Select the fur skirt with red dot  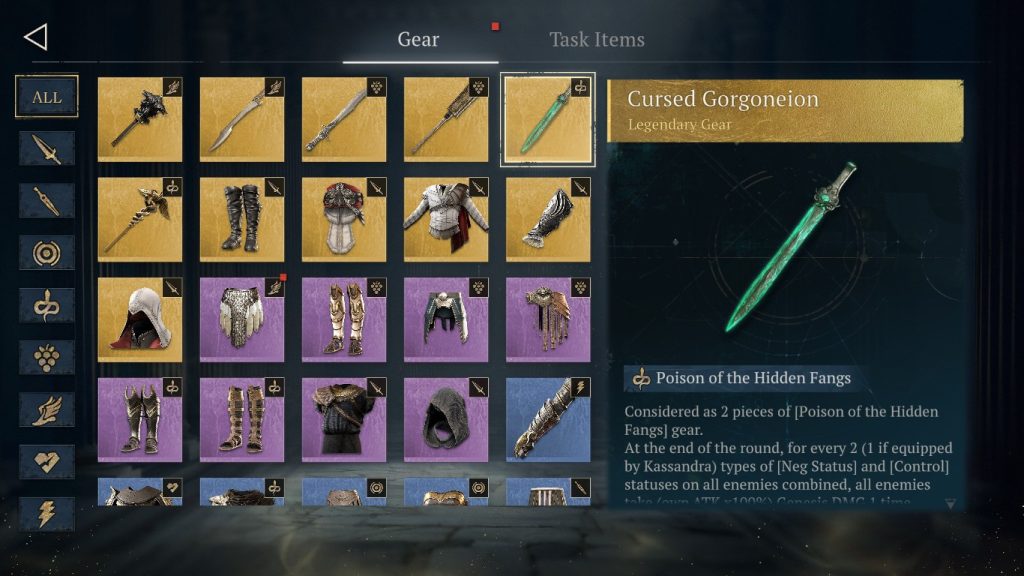click(242, 319)
